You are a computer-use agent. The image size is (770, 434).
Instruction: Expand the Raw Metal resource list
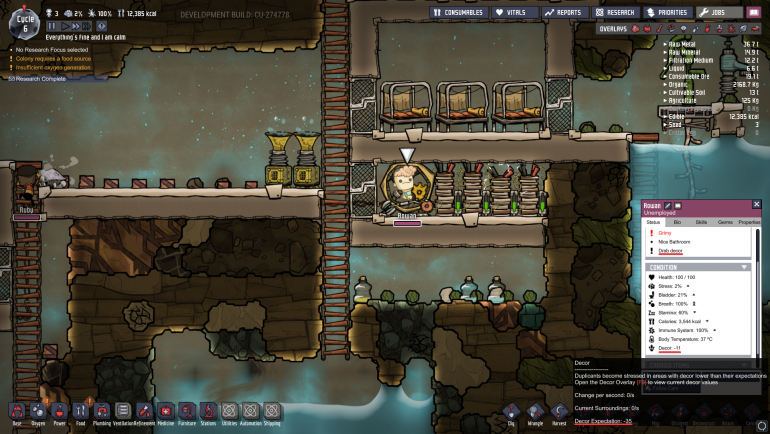coord(664,44)
